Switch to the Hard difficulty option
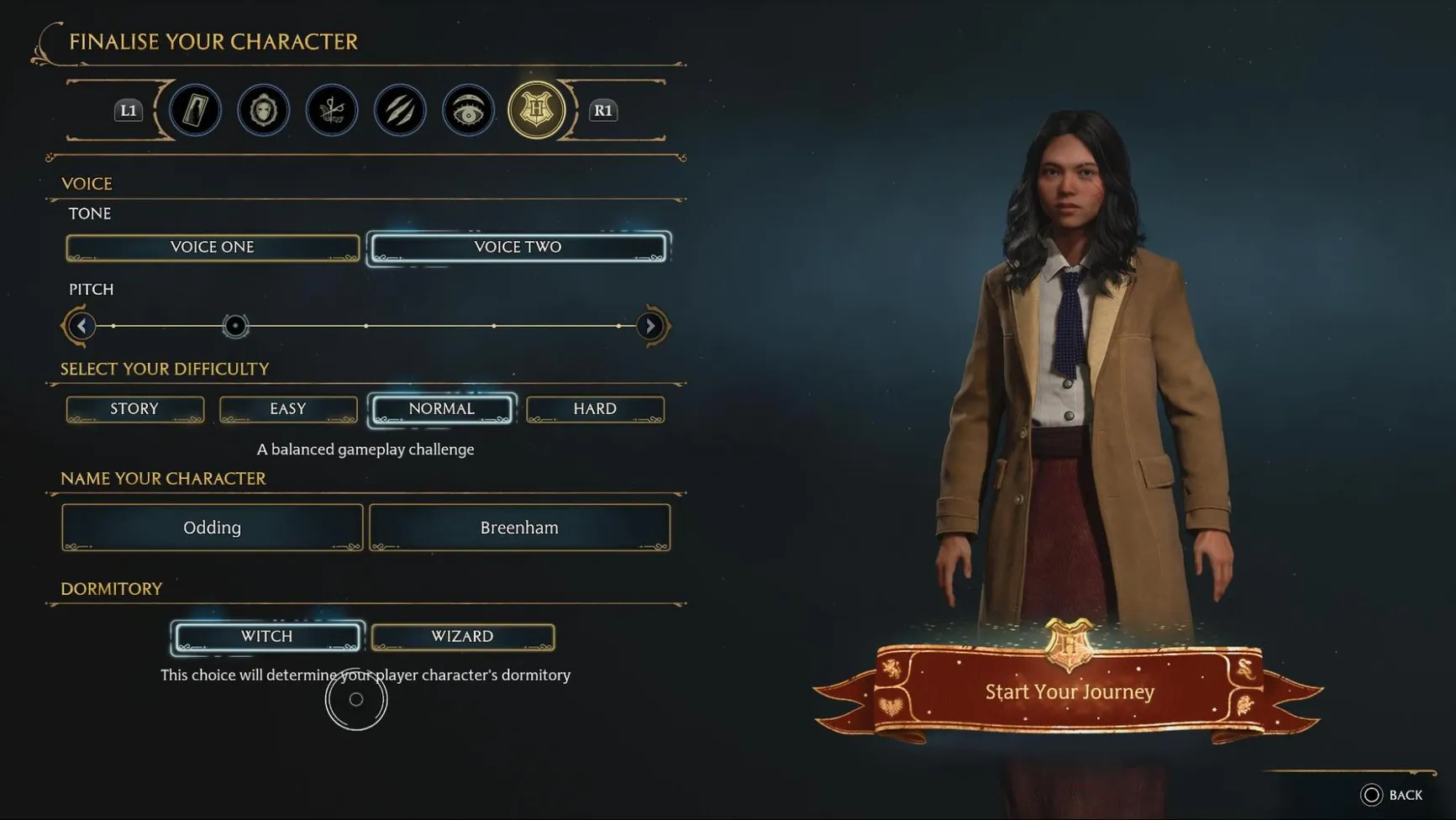 coord(595,408)
